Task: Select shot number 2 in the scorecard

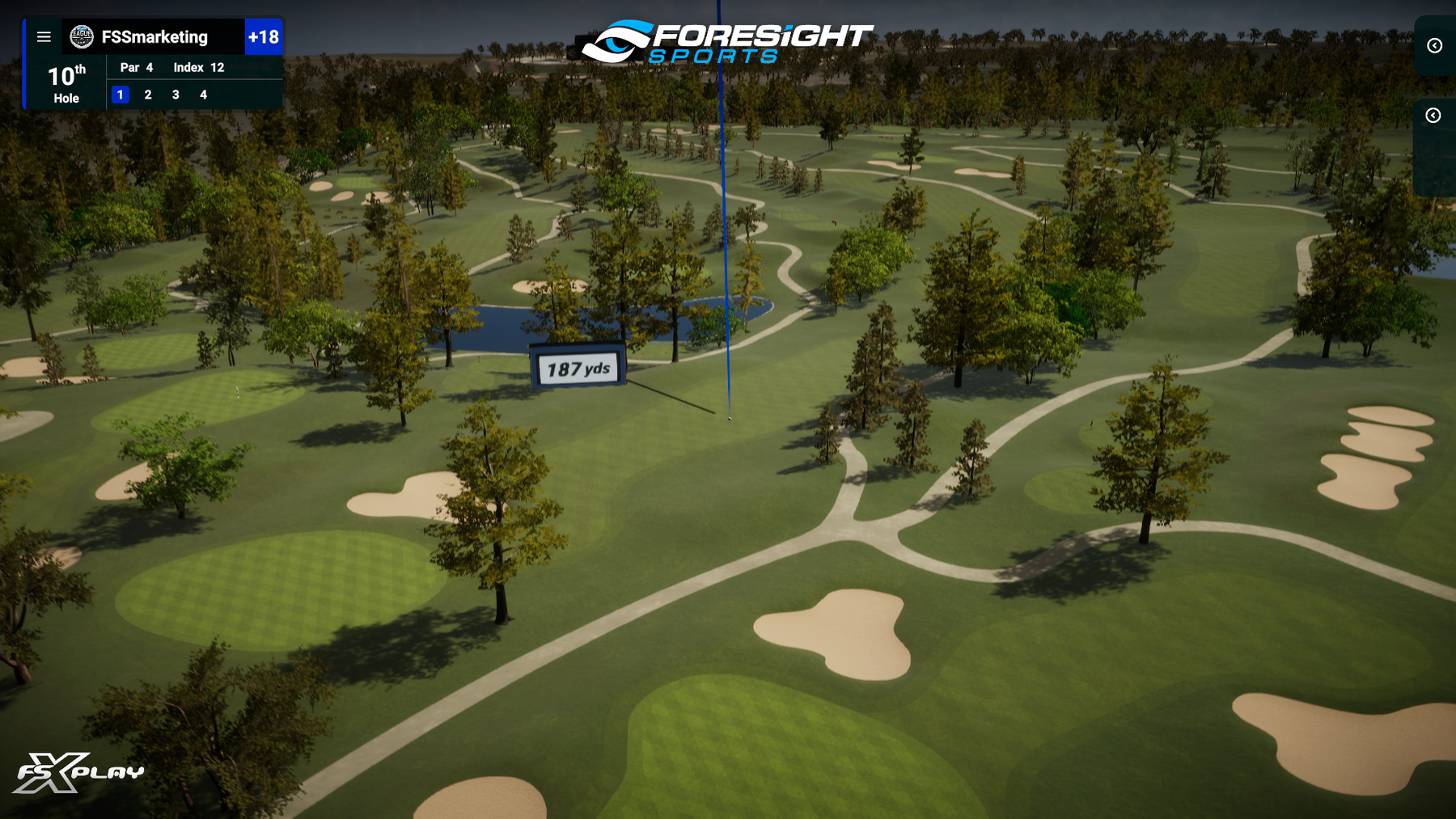Action: tap(147, 95)
